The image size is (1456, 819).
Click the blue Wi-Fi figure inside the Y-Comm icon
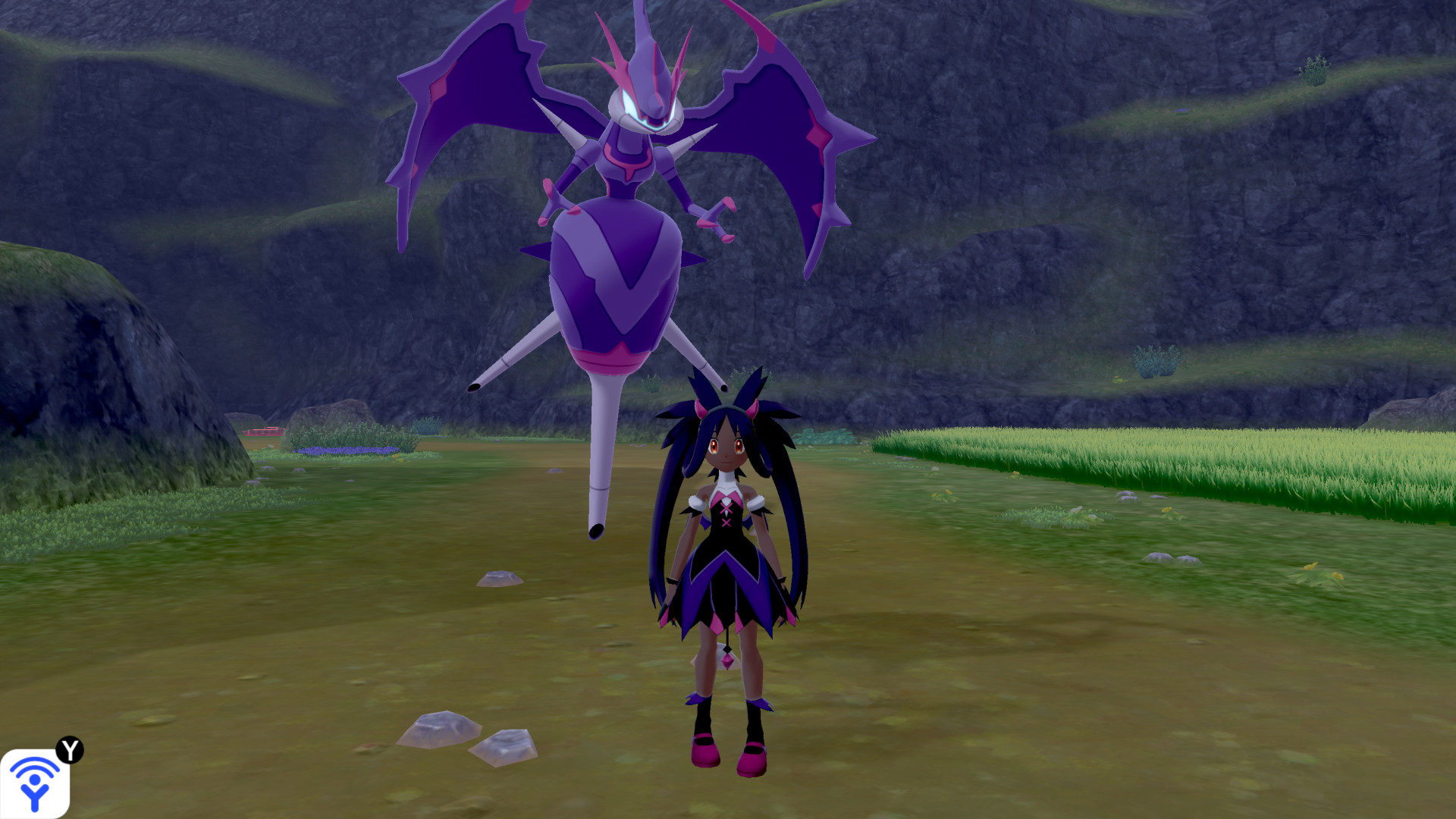tap(36, 783)
